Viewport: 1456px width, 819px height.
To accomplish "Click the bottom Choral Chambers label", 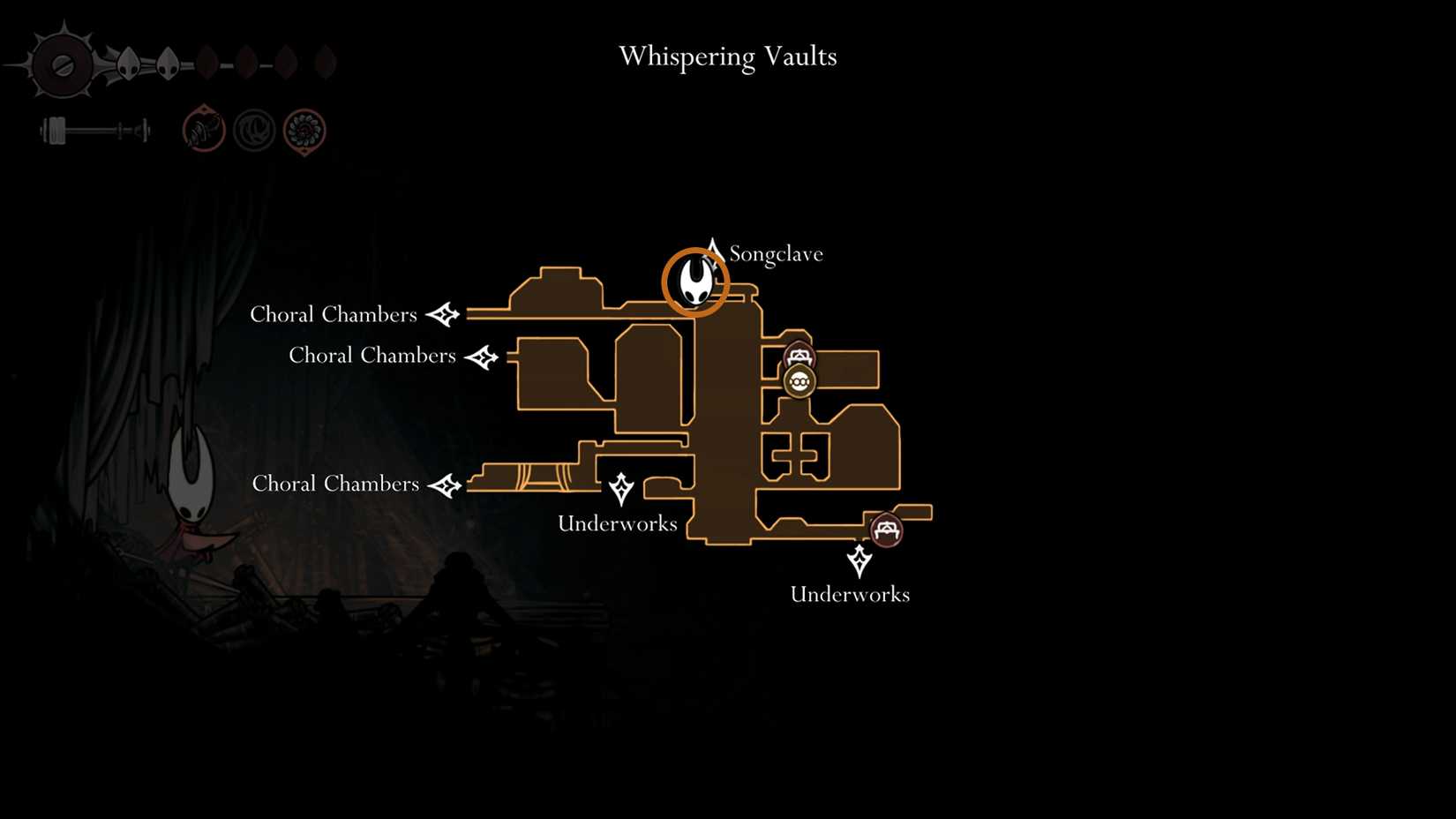I will point(335,484).
